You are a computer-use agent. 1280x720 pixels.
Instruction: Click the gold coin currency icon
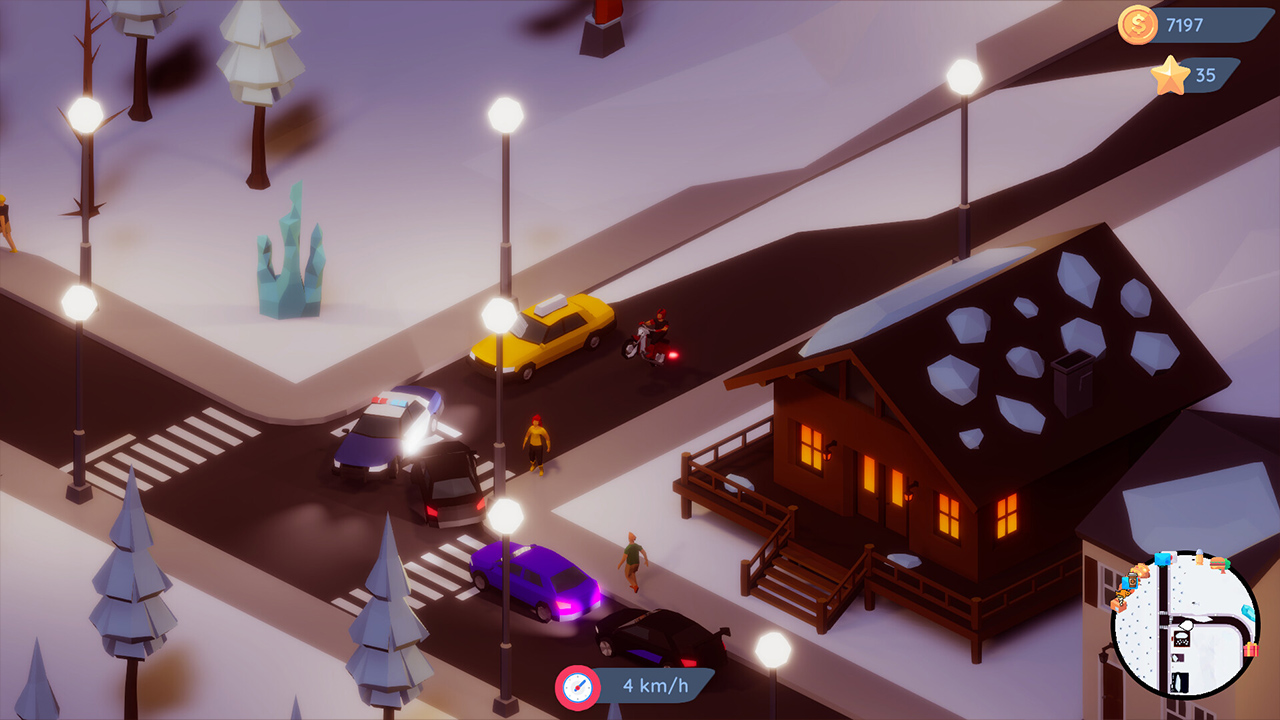[x=1139, y=22]
